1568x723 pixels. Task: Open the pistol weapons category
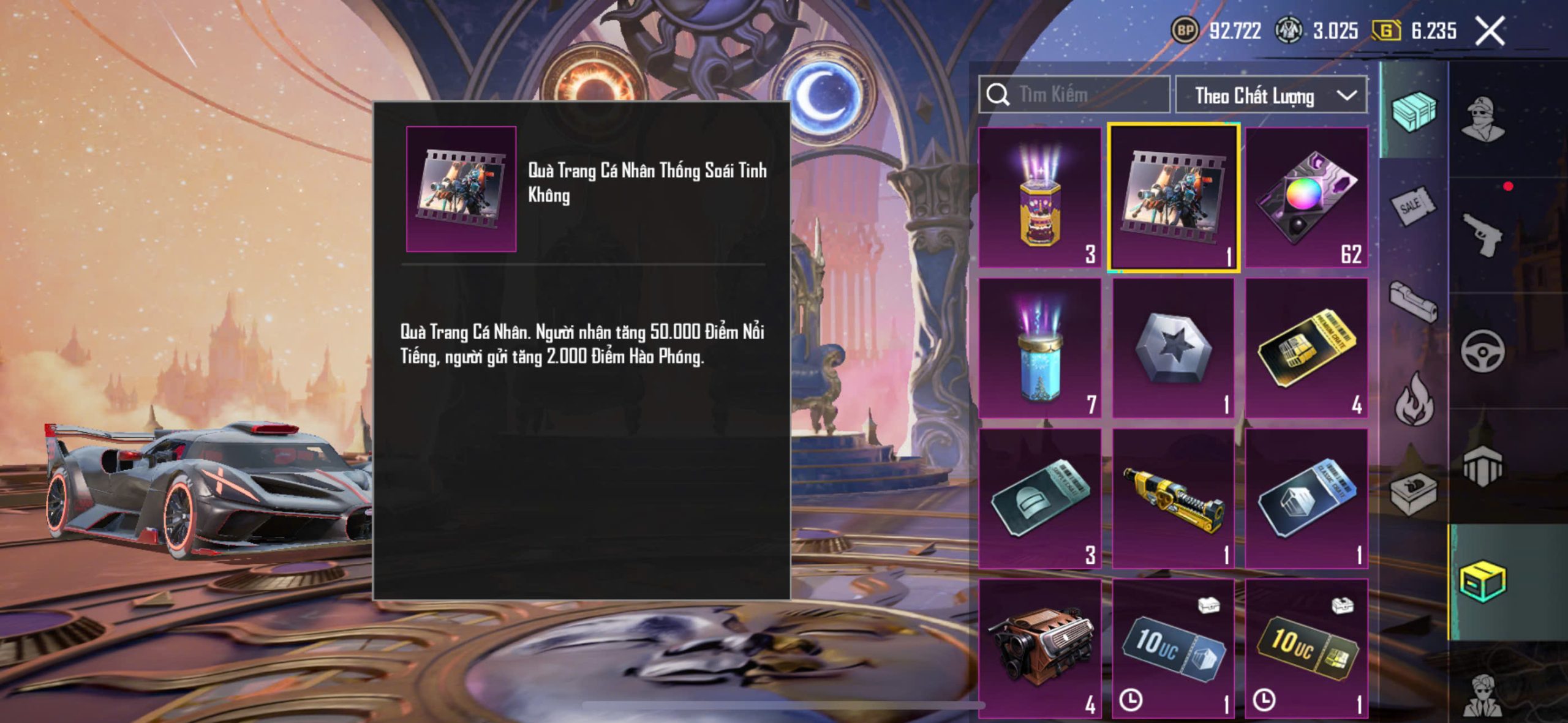1482,234
